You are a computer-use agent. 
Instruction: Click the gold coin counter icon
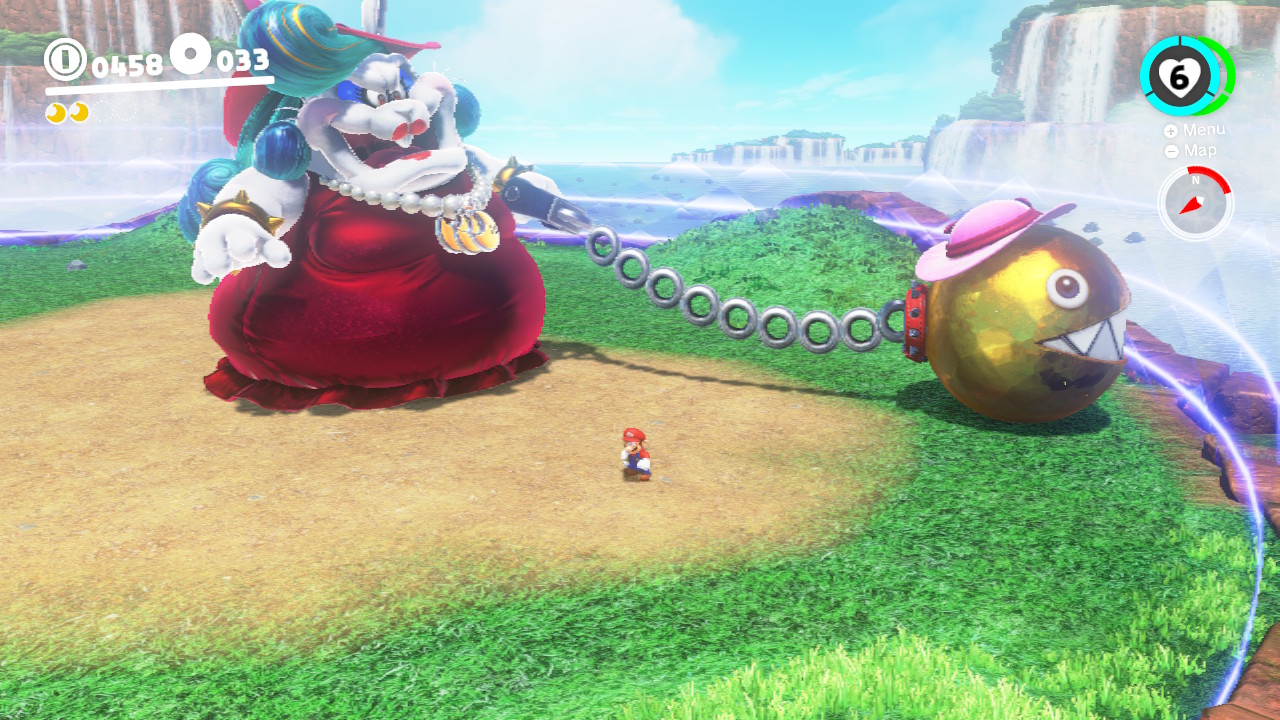(x=64, y=59)
